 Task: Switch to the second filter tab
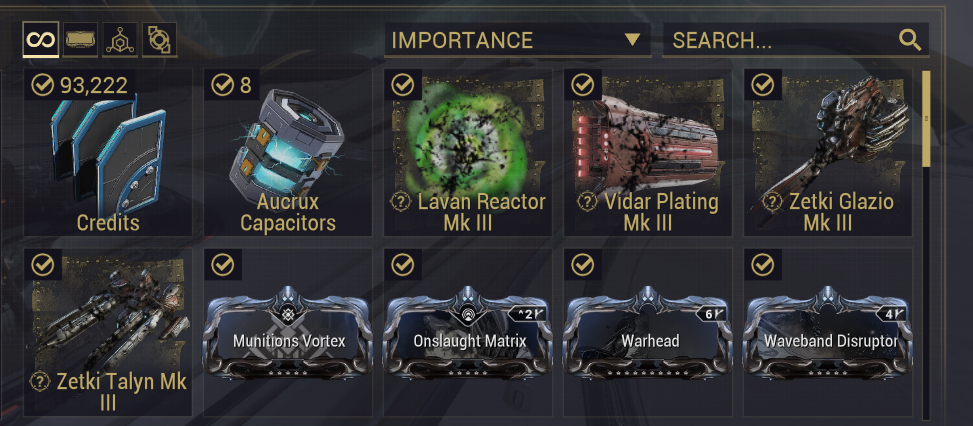(x=81, y=40)
